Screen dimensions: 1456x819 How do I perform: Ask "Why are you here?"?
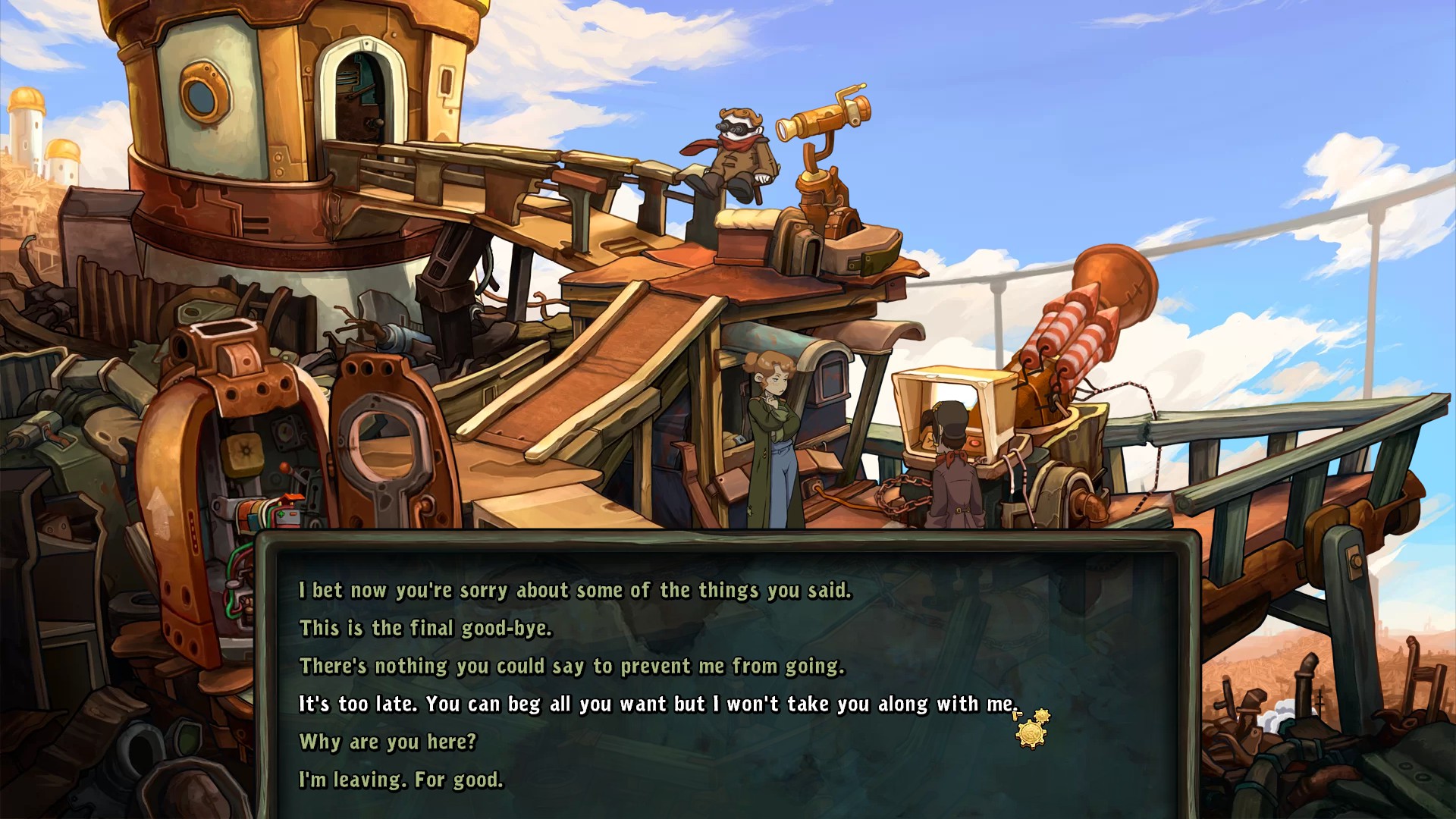point(388,742)
